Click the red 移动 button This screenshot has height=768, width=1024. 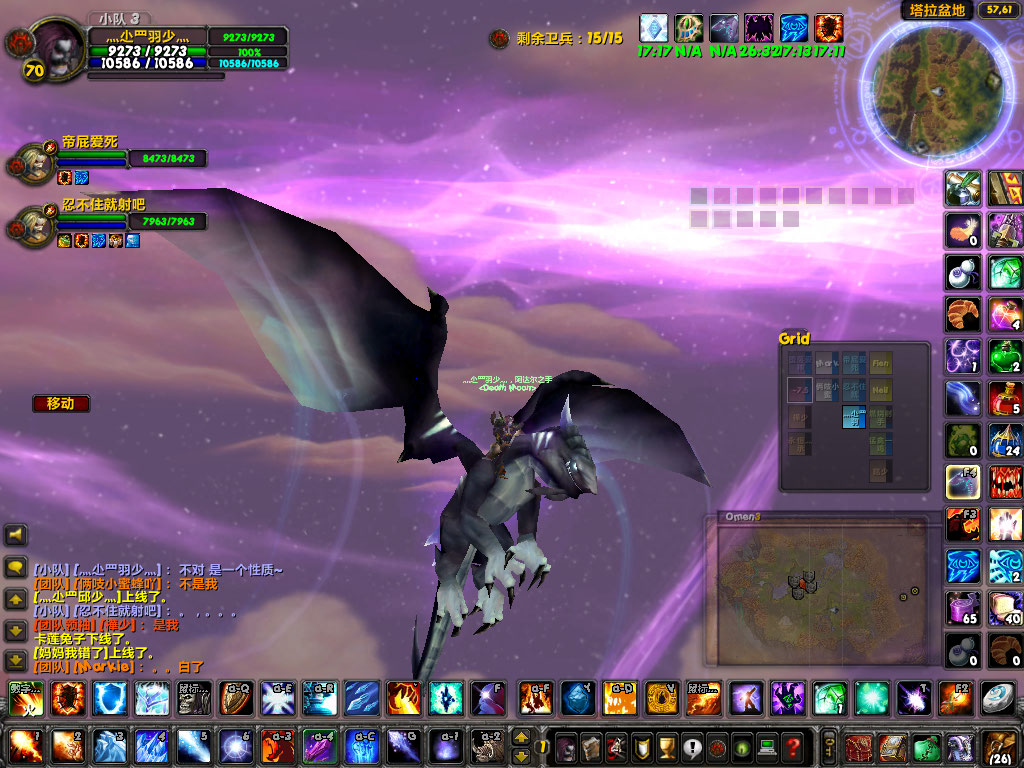click(x=60, y=404)
